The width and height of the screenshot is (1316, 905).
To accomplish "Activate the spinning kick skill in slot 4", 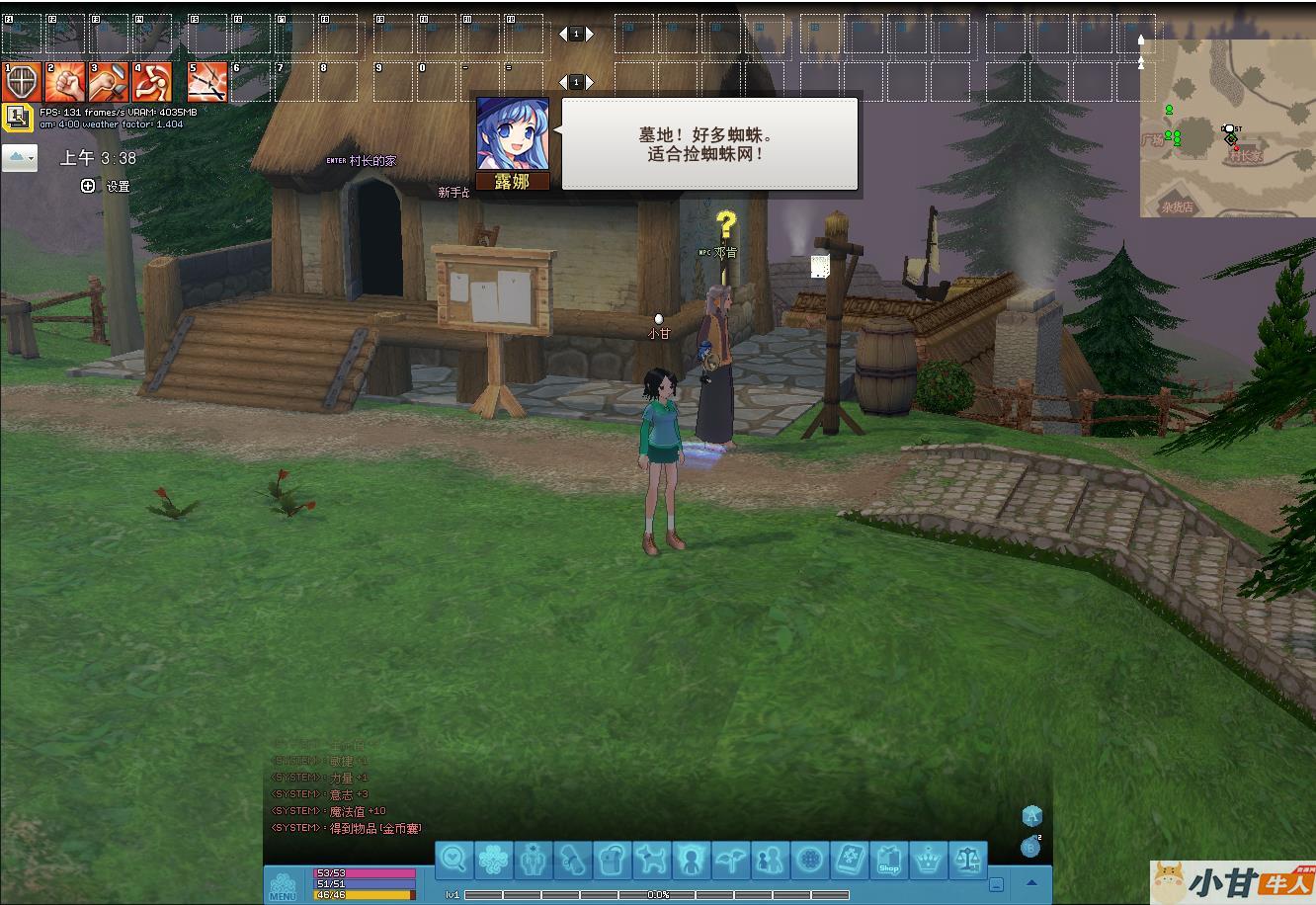I will tap(152, 82).
